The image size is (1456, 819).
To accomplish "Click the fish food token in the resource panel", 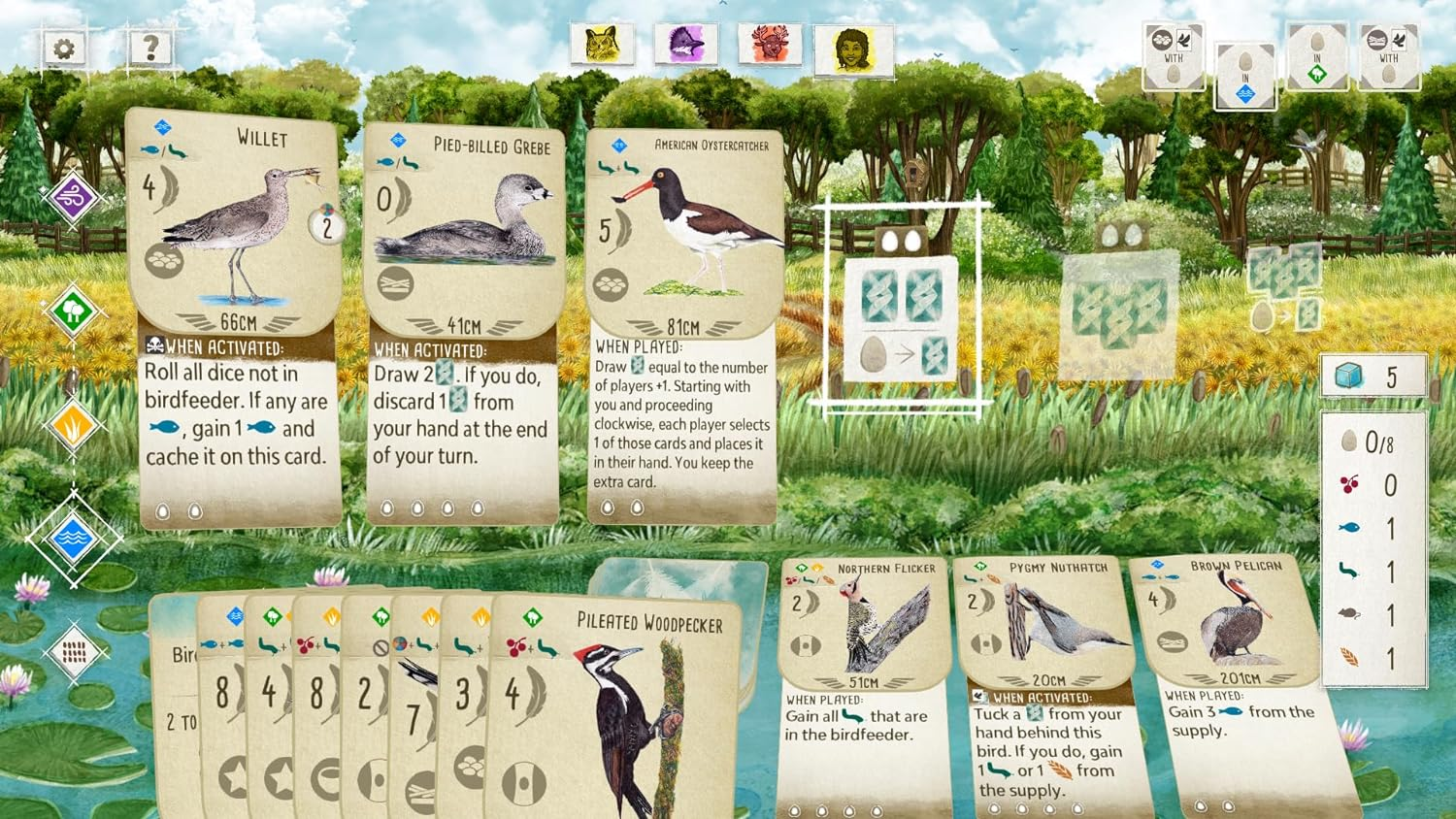I will (1349, 527).
